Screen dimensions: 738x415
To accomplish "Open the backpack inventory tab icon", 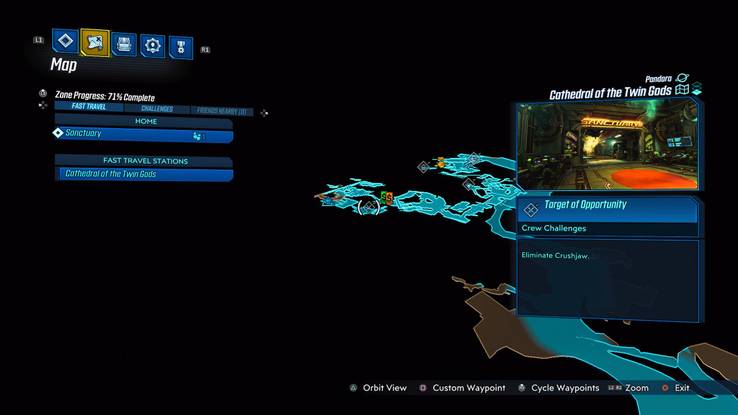I will pos(124,45).
